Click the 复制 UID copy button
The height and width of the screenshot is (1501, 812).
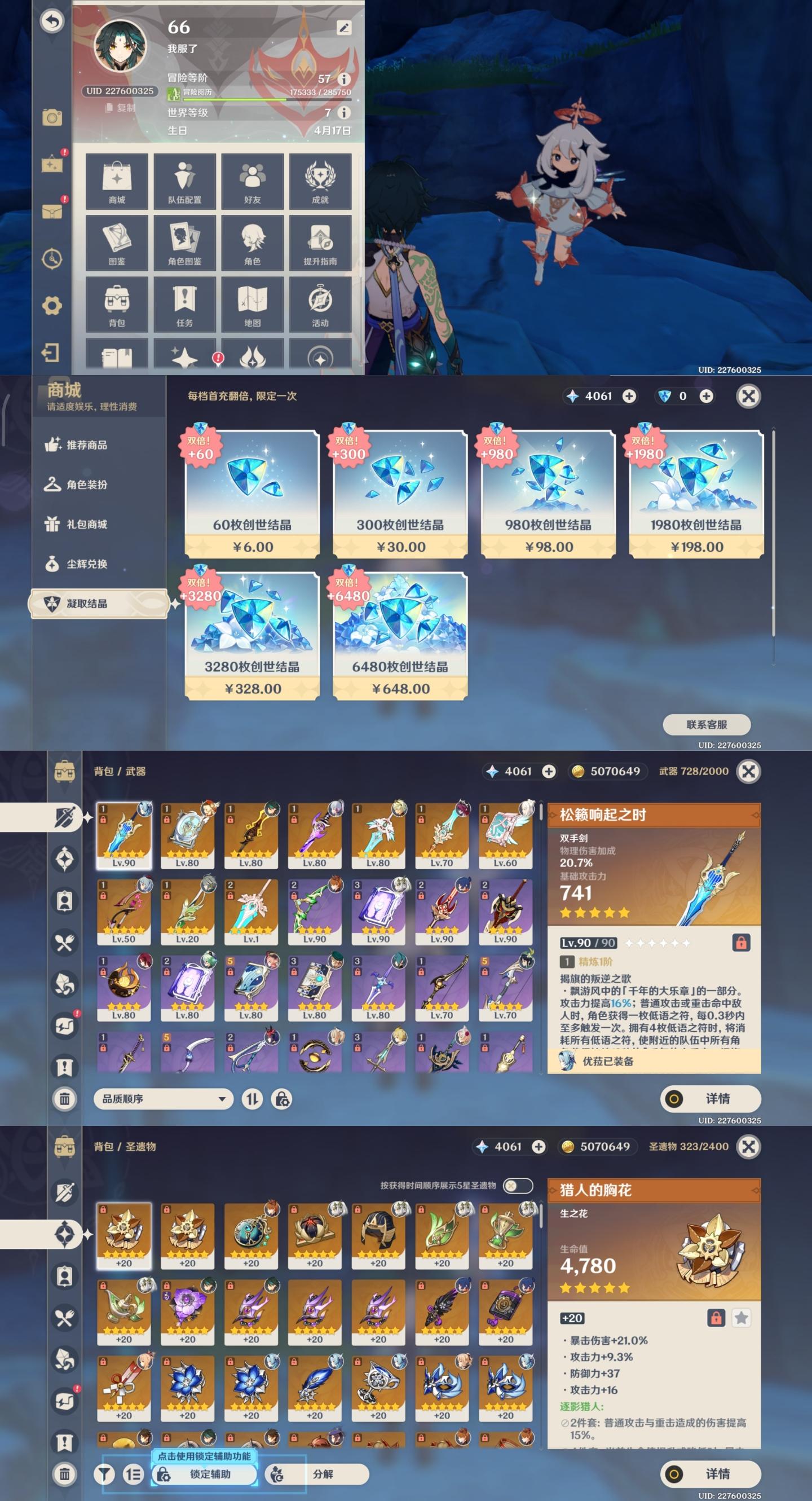(121, 108)
